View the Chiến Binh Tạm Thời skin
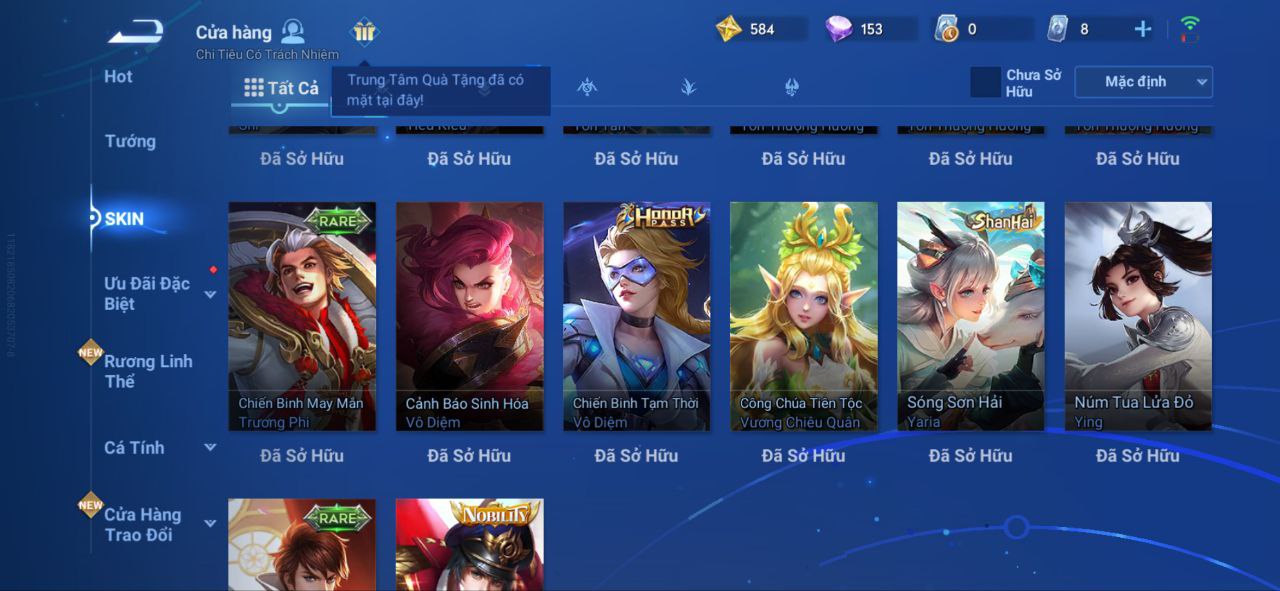This screenshot has height=591, width=1280. click(x=636, y=316)
